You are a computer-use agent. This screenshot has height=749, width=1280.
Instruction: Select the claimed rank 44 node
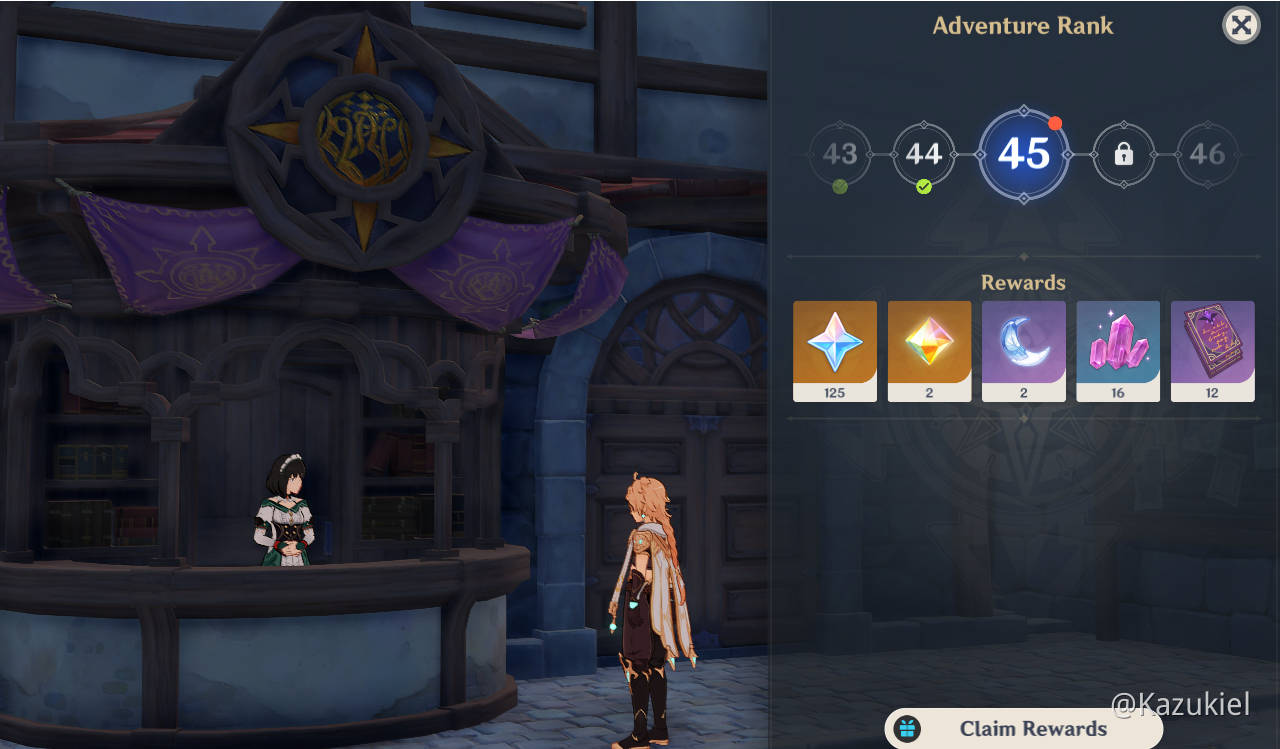coord(923,155)
